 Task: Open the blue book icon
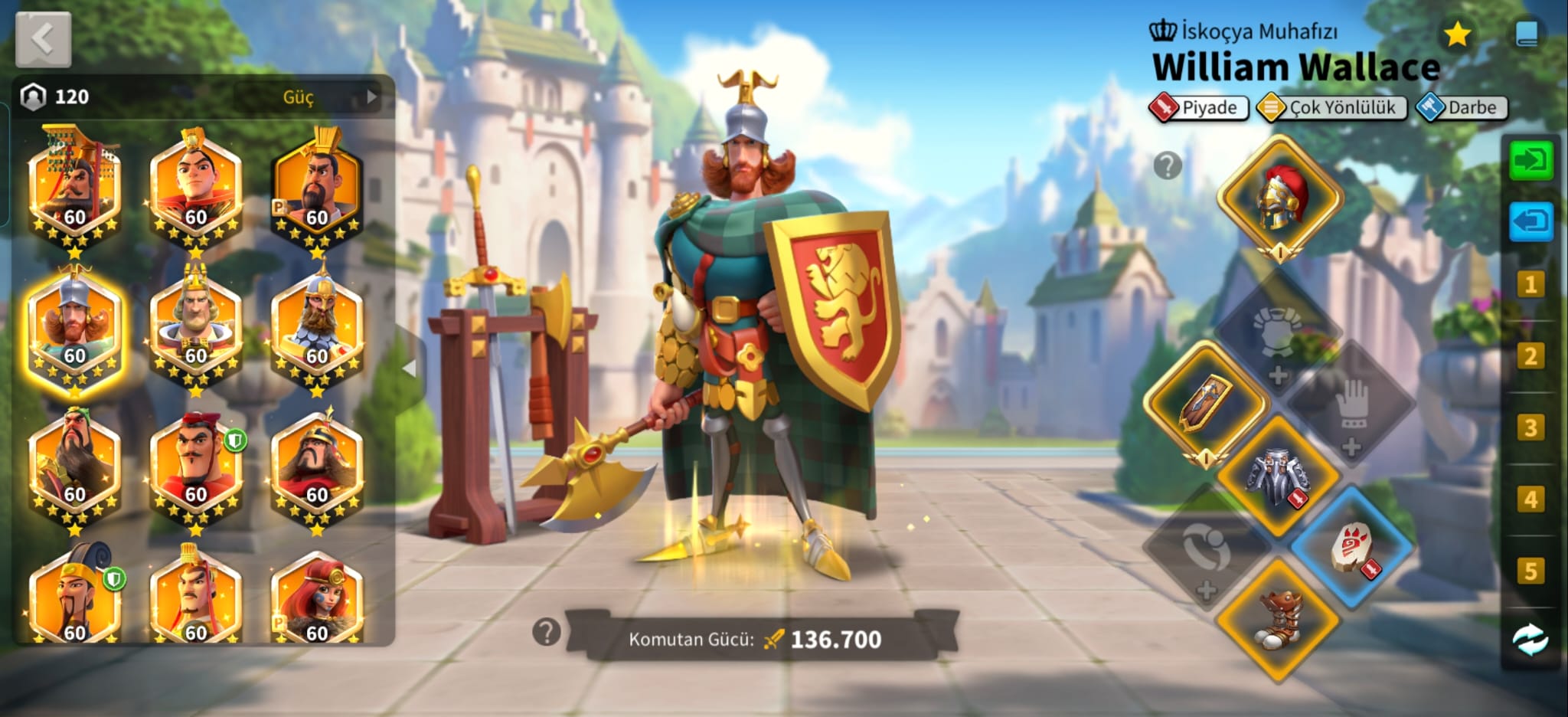click(1527, 34)
